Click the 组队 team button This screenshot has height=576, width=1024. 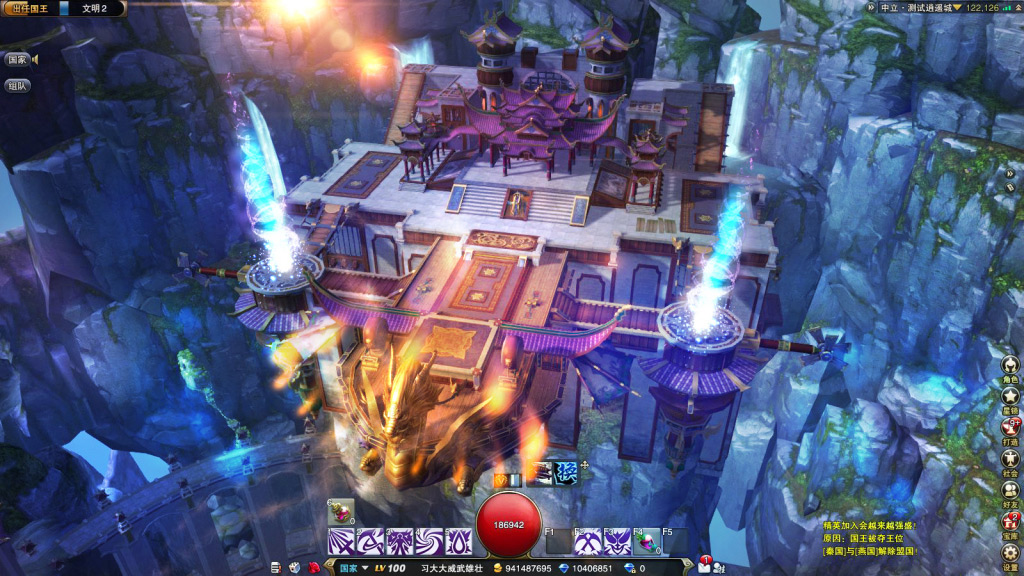point(17,86)
